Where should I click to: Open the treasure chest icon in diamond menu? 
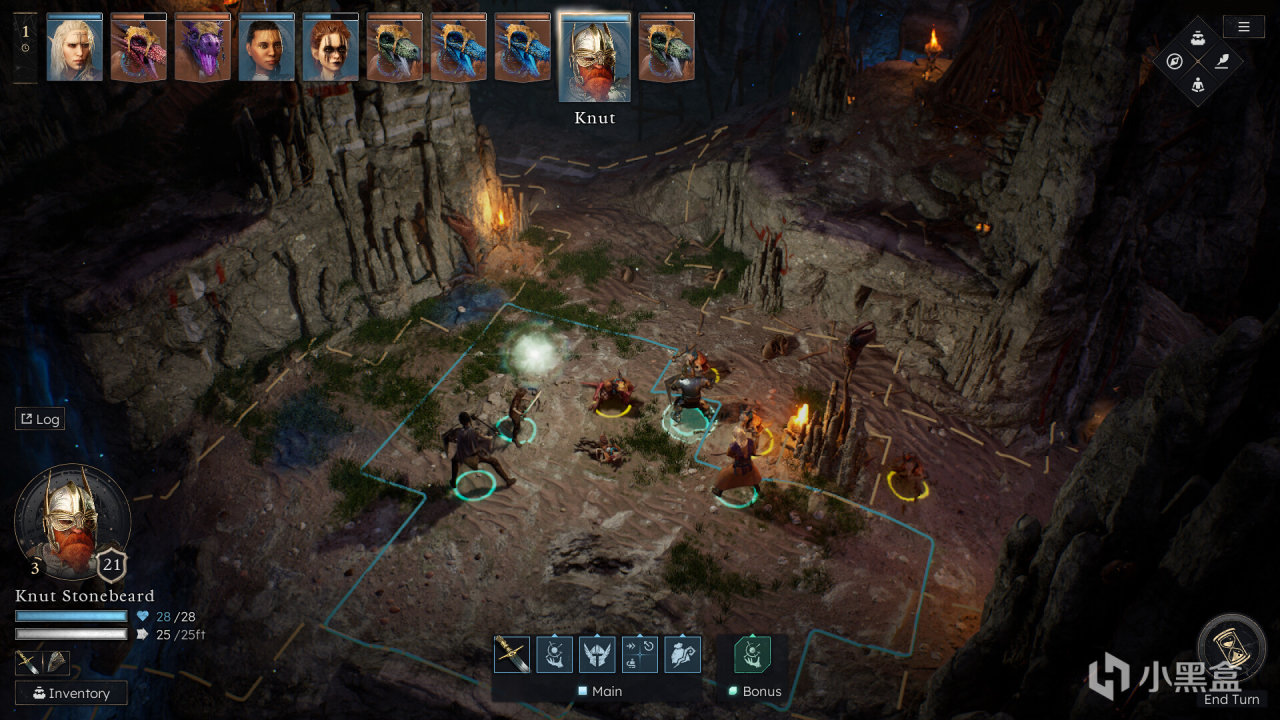pyautogui.click(x=1198, y=38)
